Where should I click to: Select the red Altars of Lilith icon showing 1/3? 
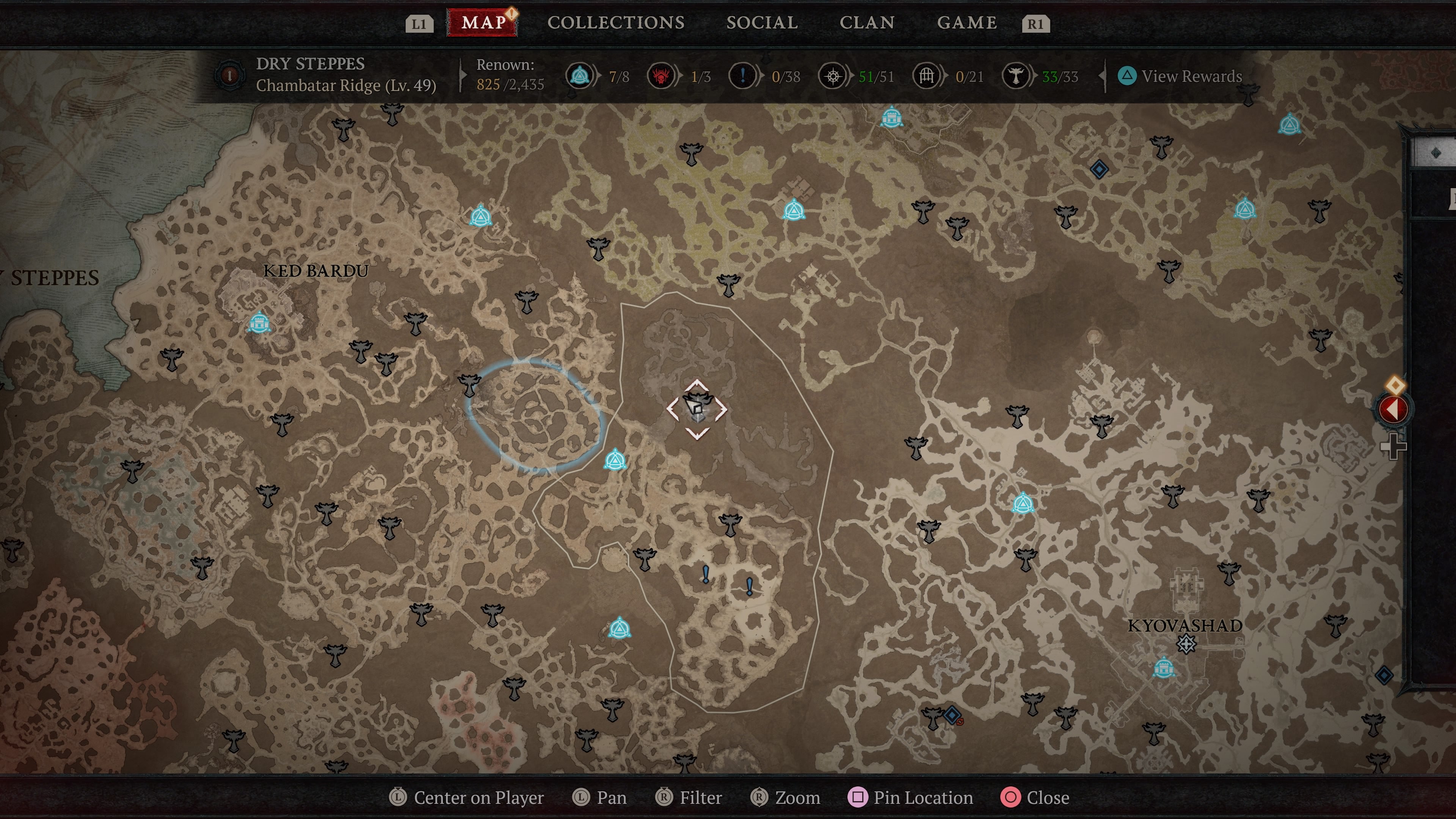[661, 76]
